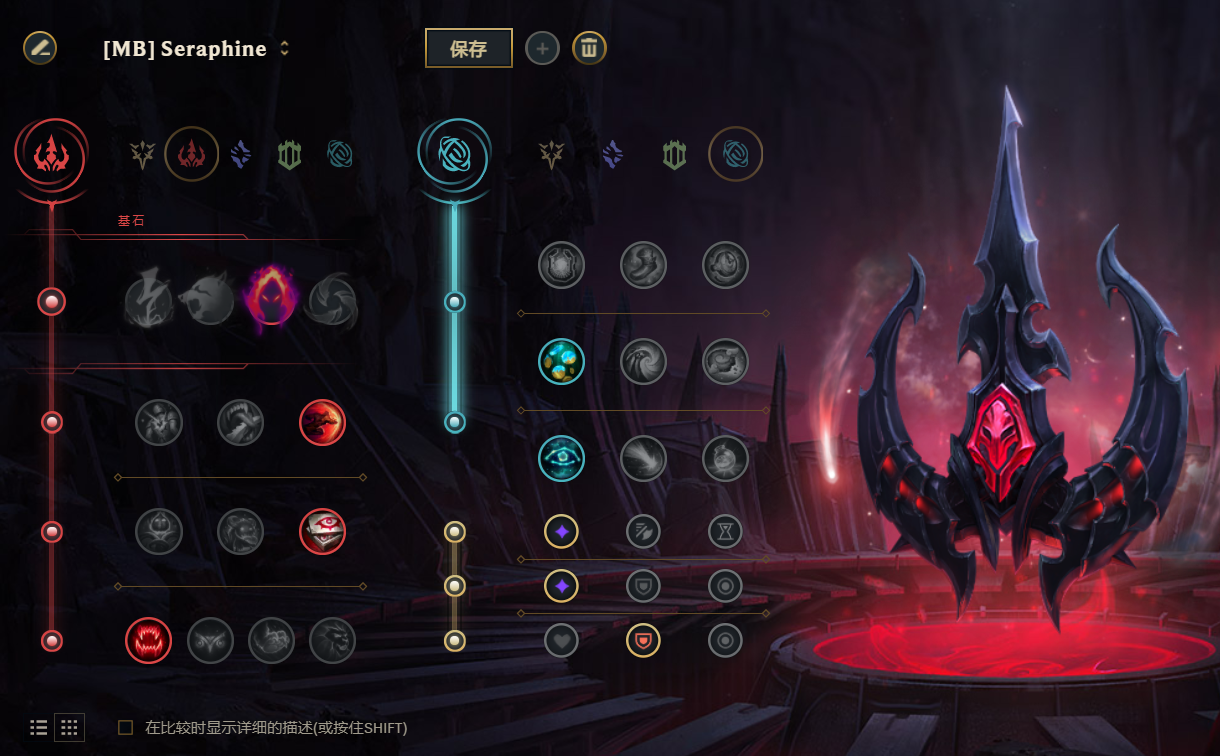Screen dimensions: 1220x756
Task: Select the Predator wolf keystone rune
Action: (x=207, y=299)
